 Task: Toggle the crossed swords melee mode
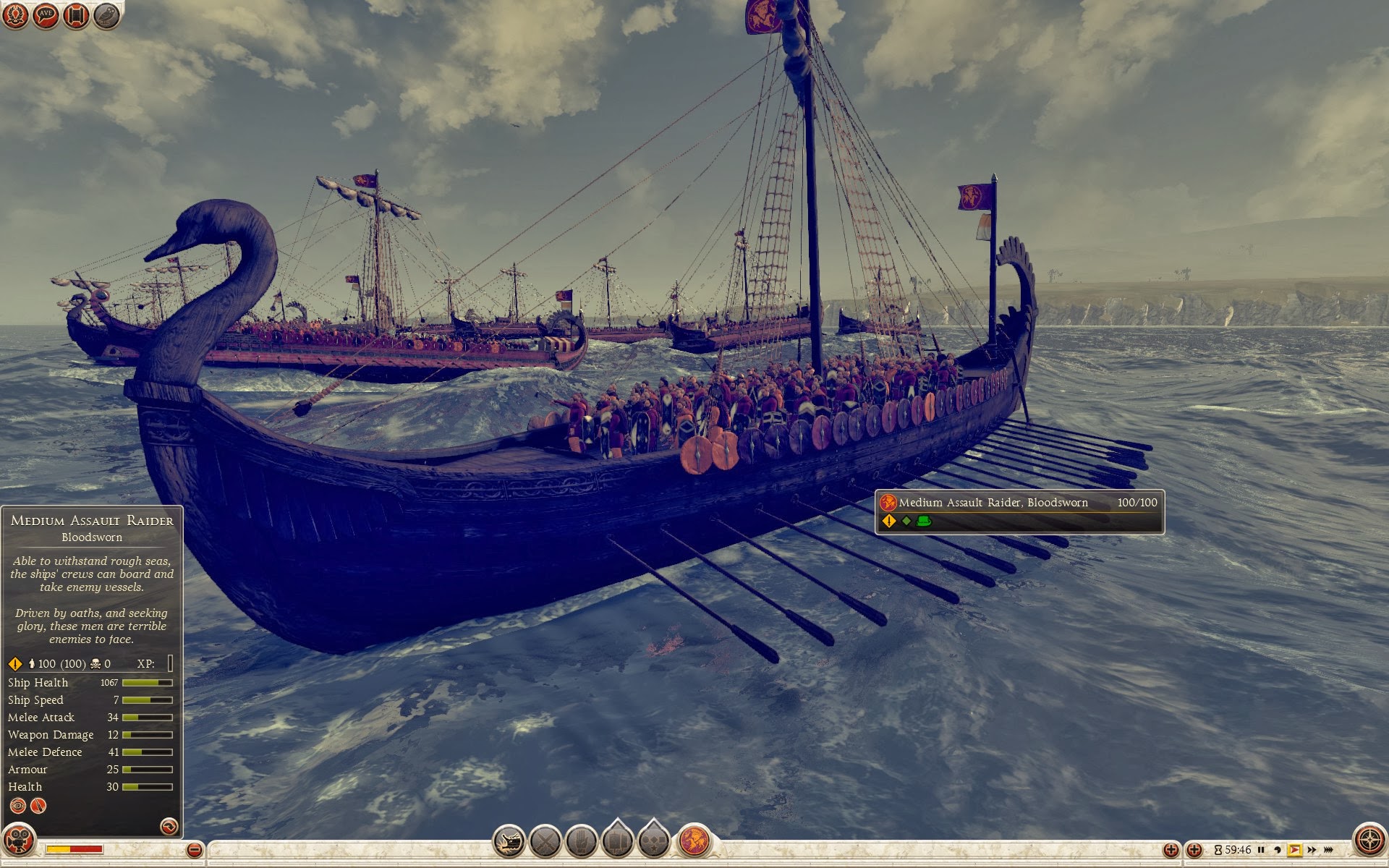545,842
